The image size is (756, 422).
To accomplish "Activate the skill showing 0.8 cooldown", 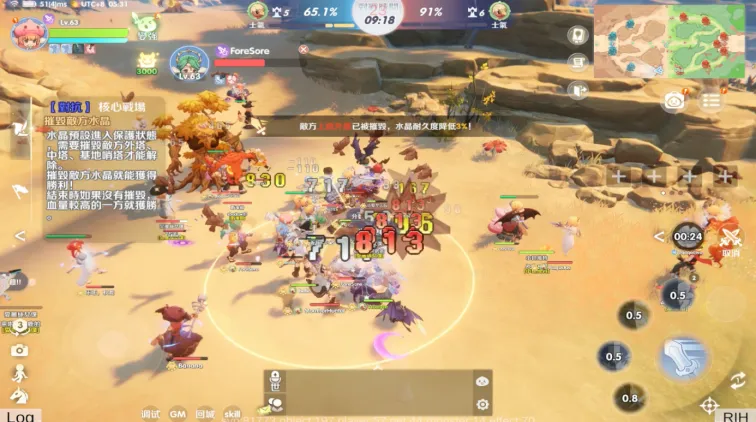I will click(629, 398).
